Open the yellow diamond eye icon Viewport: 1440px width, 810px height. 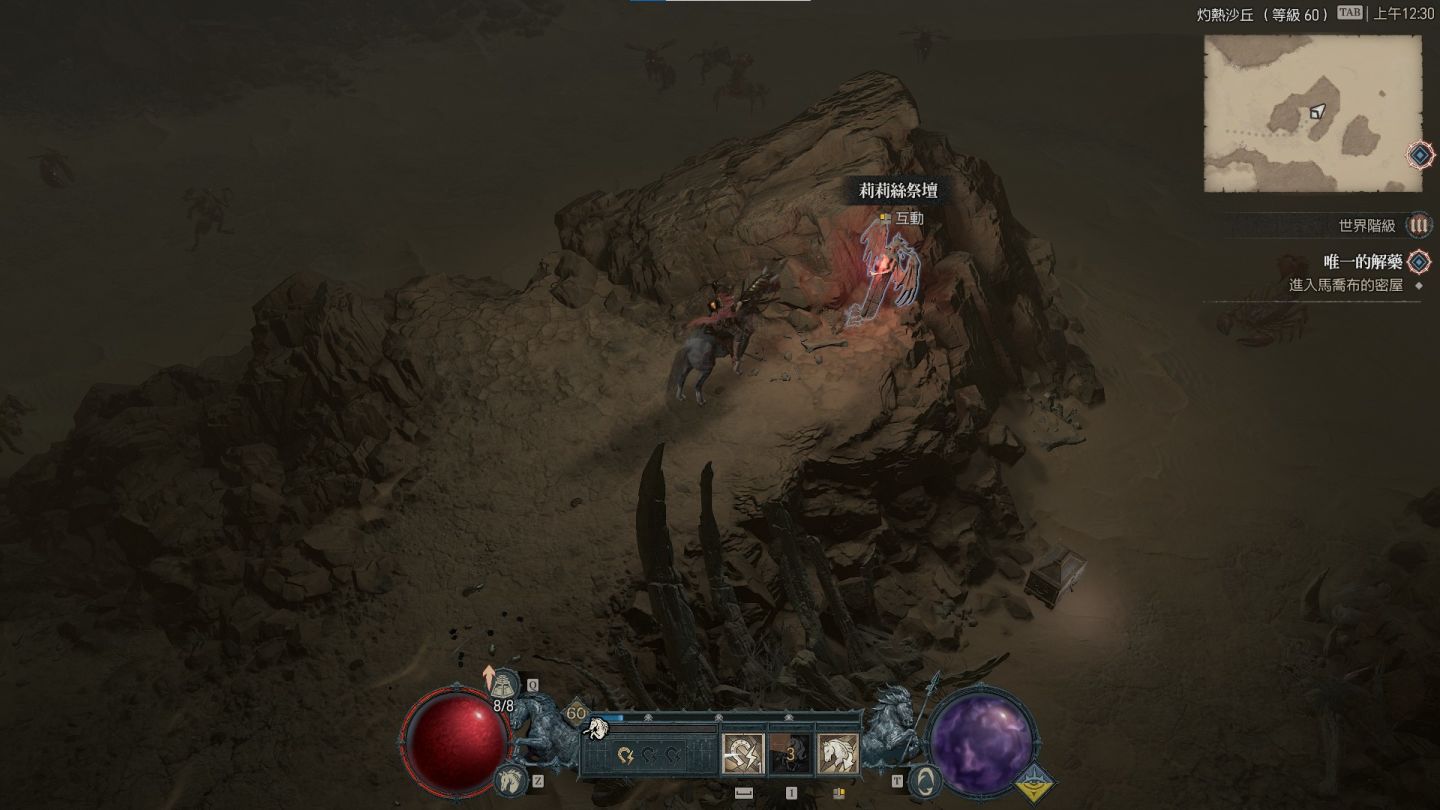pyautogui.click(x=1035, y=783)
